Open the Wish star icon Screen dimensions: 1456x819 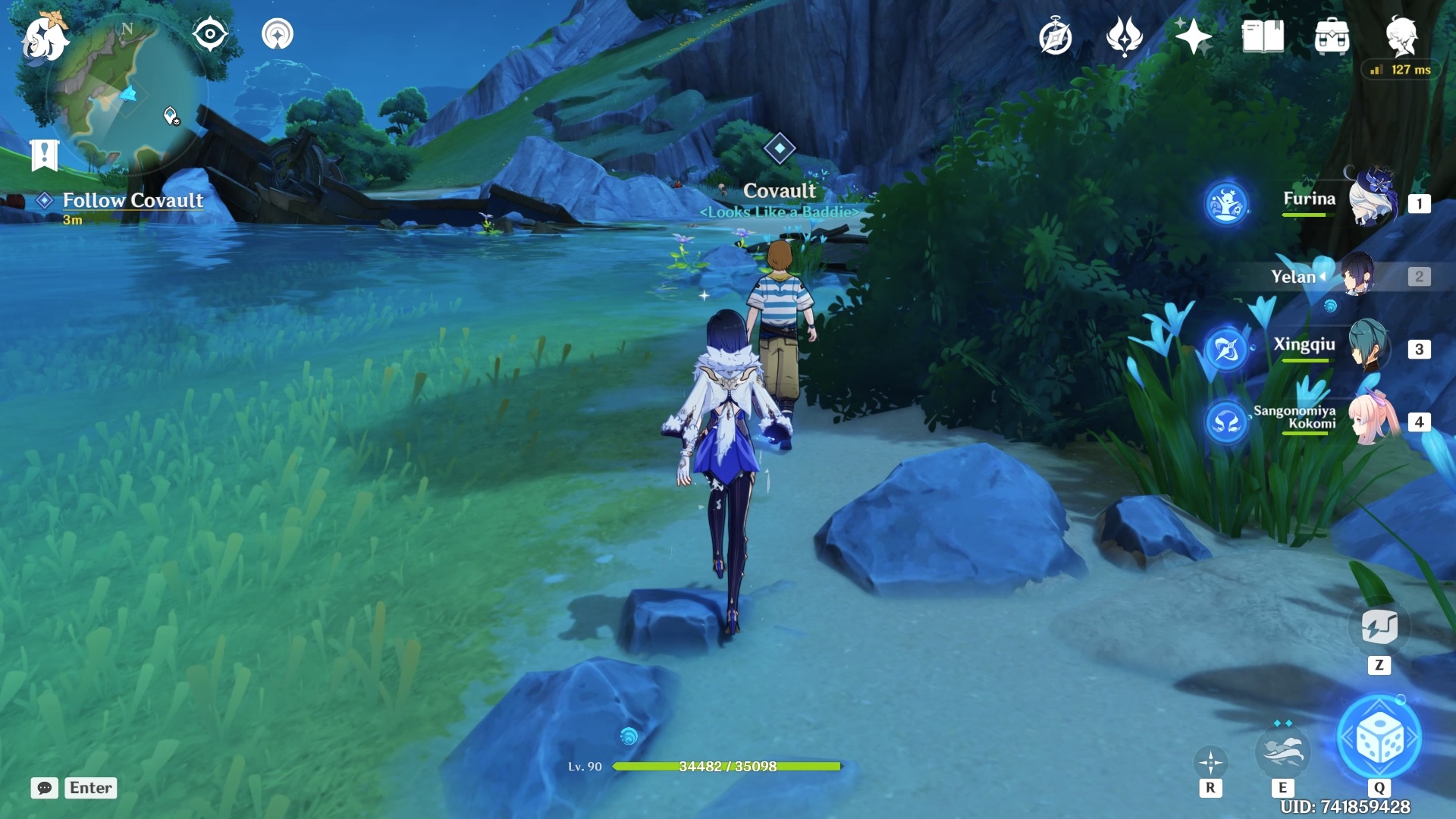1193,36
